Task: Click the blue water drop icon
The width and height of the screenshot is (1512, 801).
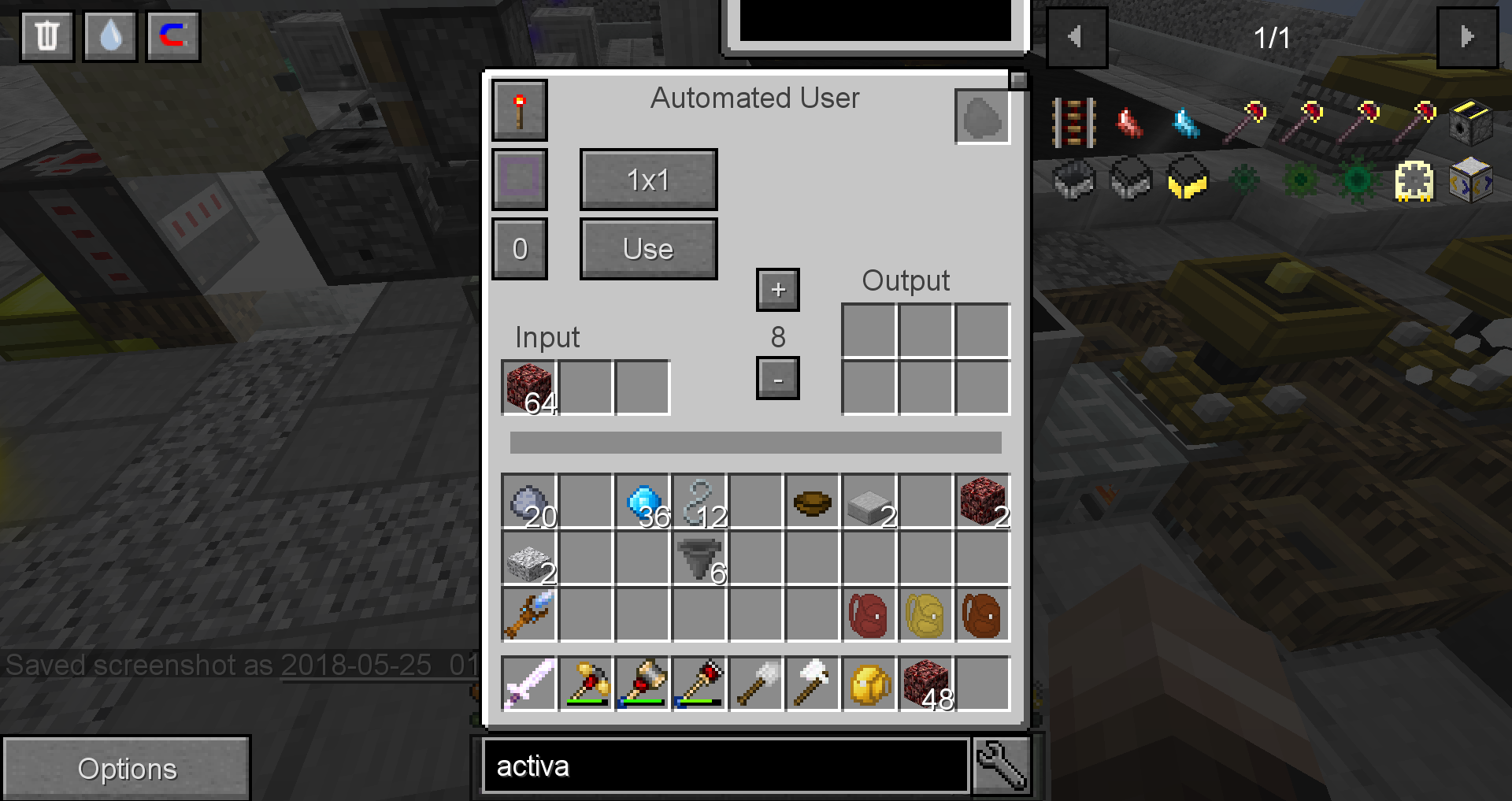Action: [x=109, y=35]
